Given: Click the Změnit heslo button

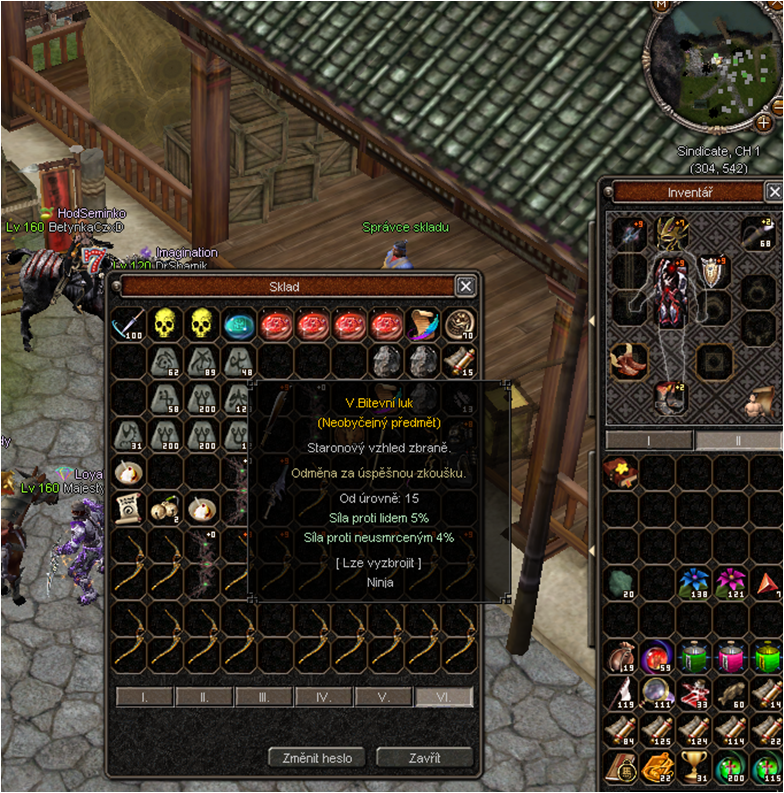Looking at the screenshot, I should pyautogui.click(x=319, y=757).
